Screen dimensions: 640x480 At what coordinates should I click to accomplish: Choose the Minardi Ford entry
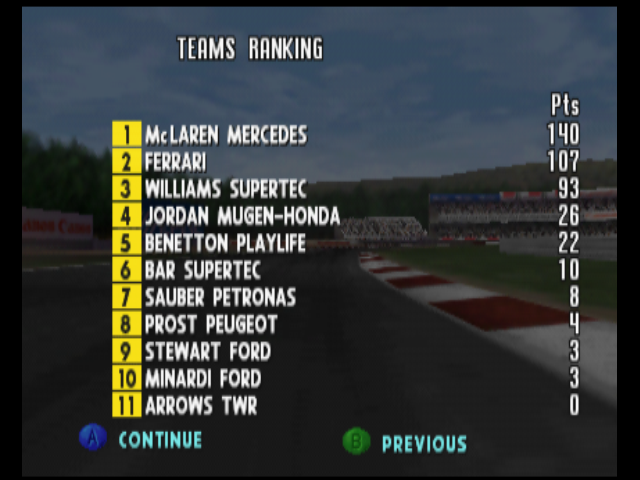[x=203, y=378]
